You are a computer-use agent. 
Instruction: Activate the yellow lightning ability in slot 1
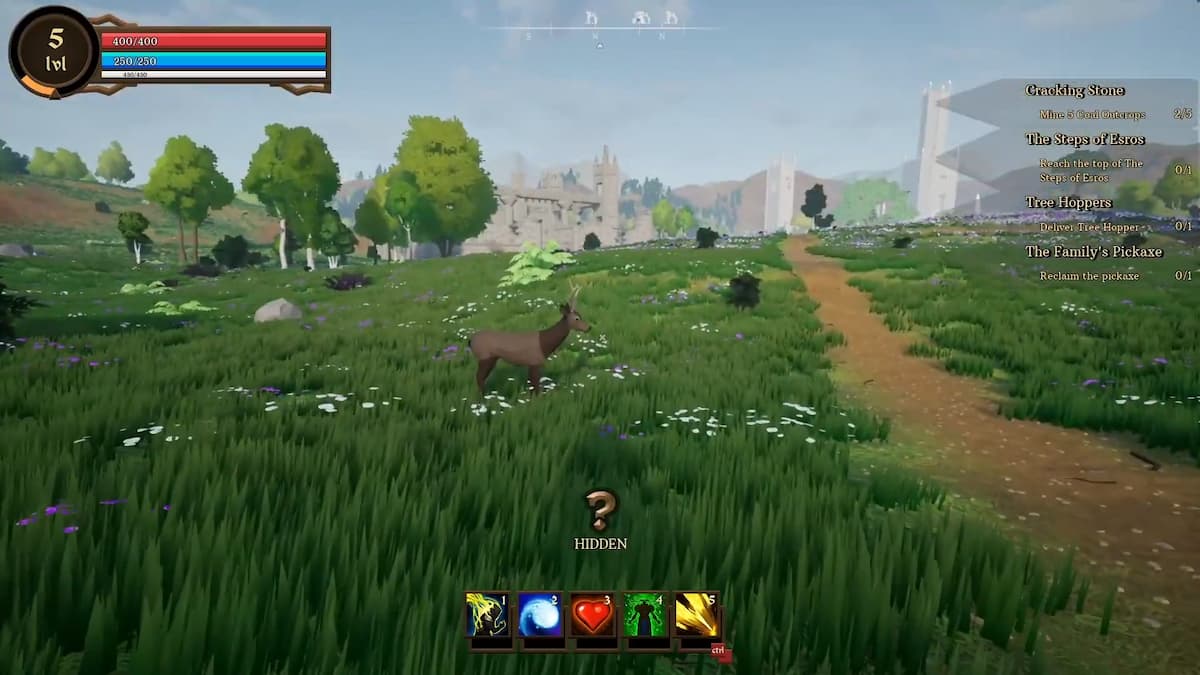[x=488, y=615]
